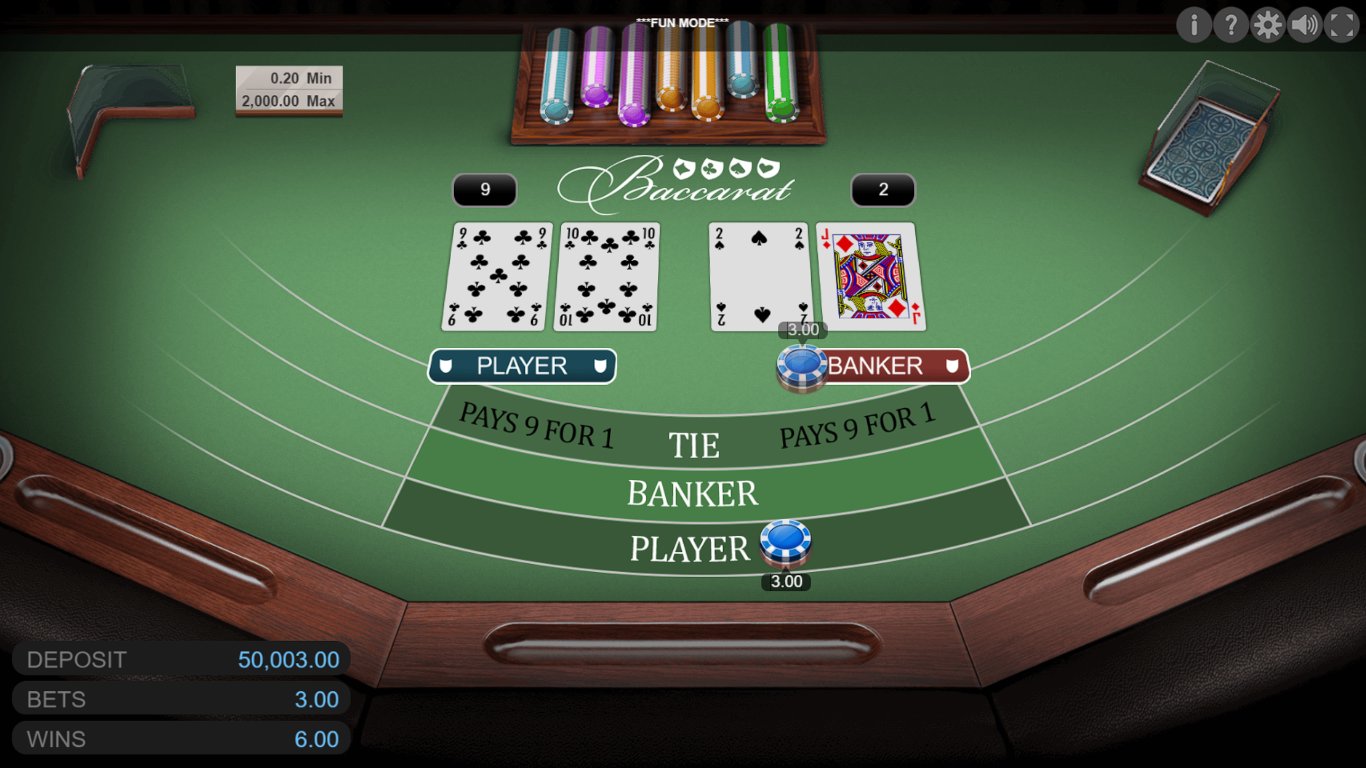1366x768 pixels.
Task: Mute the game sound
Action: pyautogui.click(x=1304, y=25)
